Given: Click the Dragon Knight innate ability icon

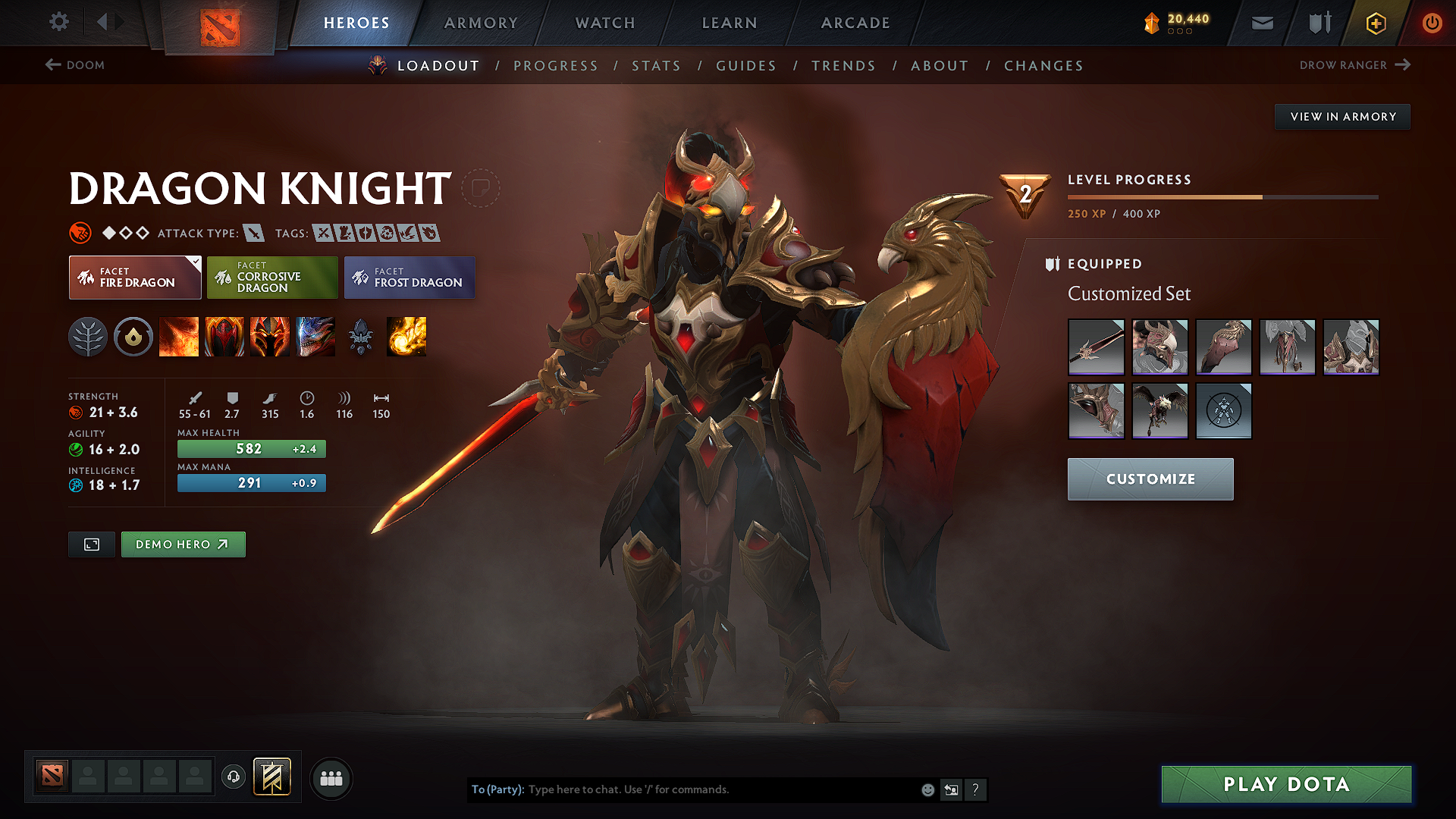Looking at the screenshot, I should coord(133,337).
